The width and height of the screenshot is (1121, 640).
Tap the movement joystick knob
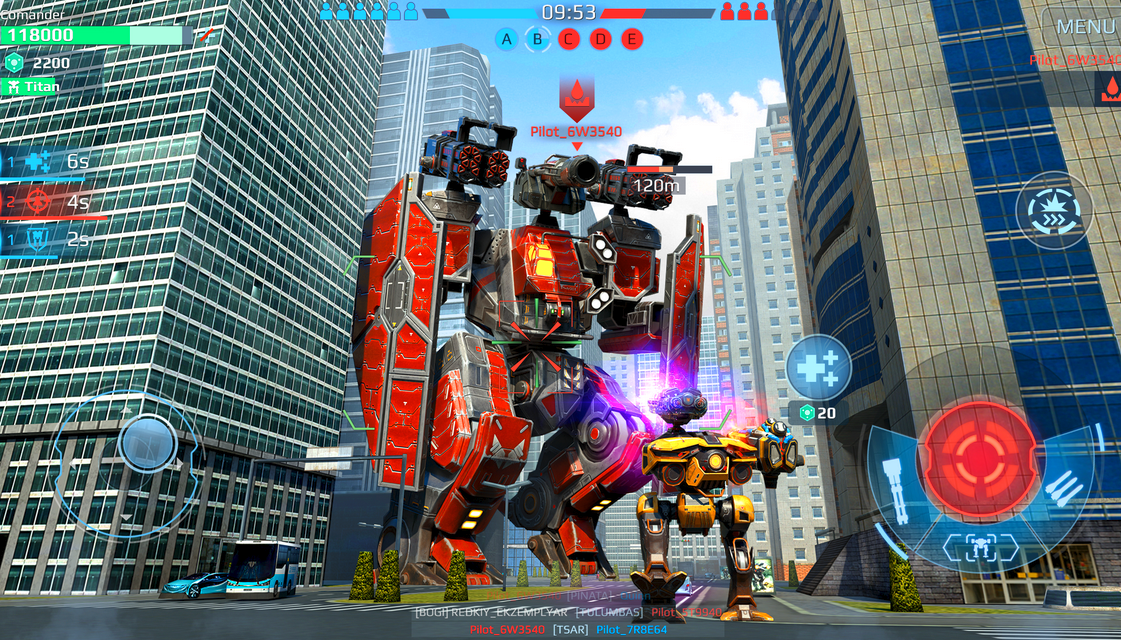click(147, 442)
